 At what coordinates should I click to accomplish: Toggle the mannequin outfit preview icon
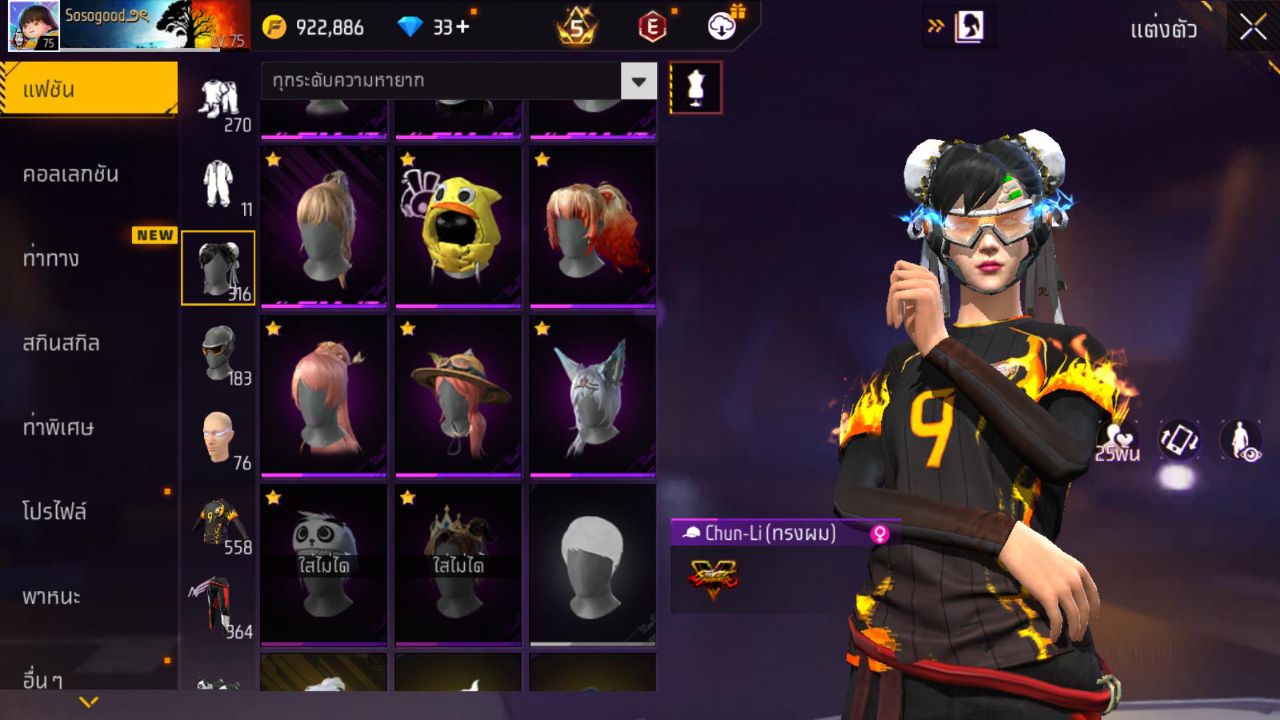694,87
